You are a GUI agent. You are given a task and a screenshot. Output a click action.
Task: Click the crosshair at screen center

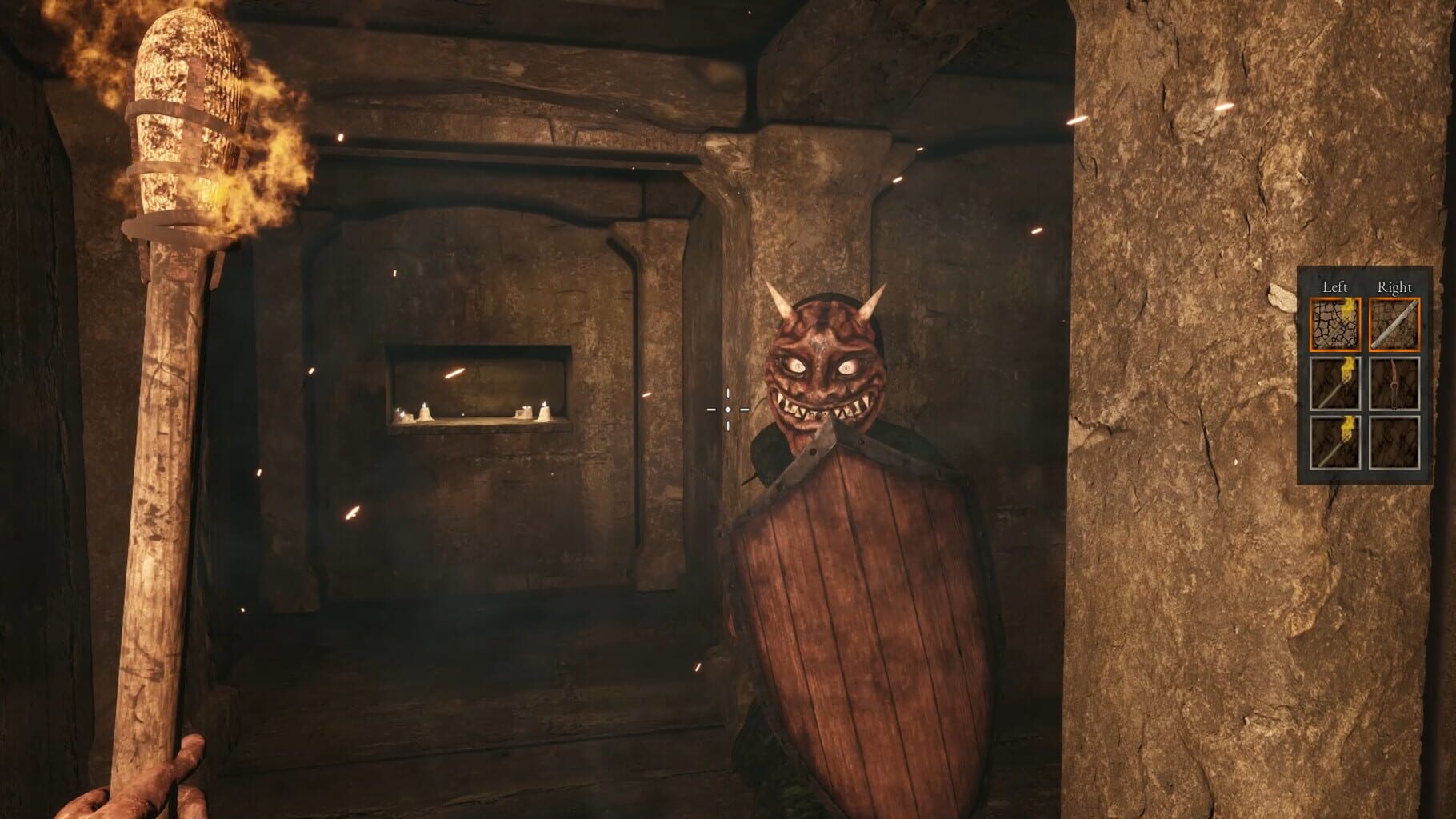[726, 409]
